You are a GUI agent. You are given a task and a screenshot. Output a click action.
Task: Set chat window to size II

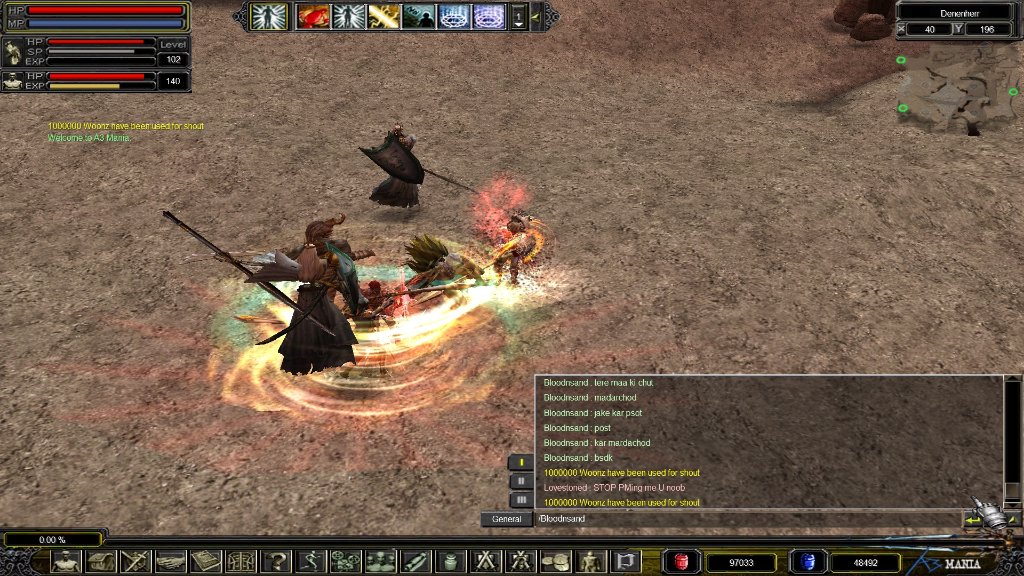point(521,481)
